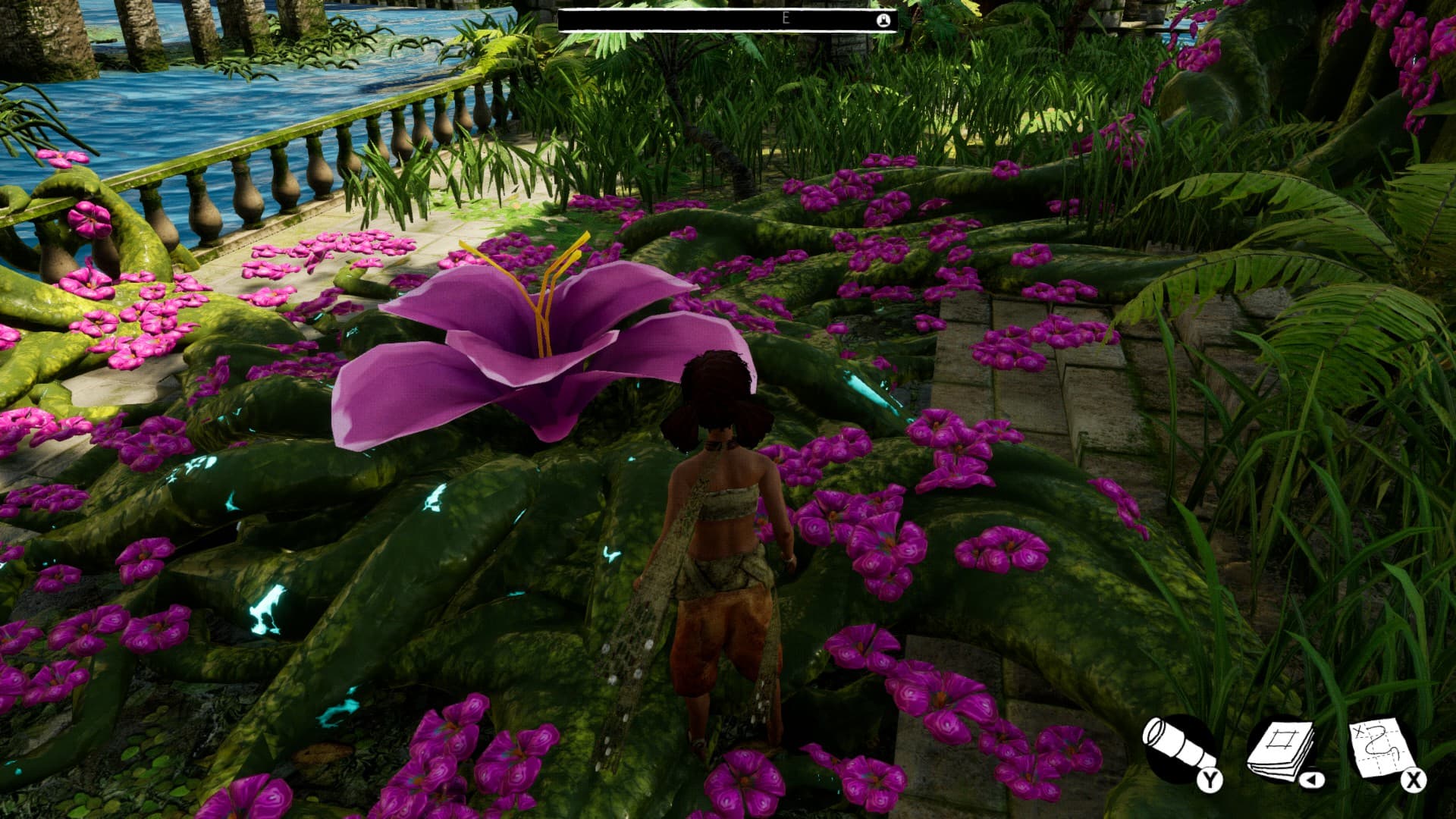This screenshot has height=819, width=1456.
Task: Click the compass bar heading strip
Action: pyautogui.click(x=726, y=20)
